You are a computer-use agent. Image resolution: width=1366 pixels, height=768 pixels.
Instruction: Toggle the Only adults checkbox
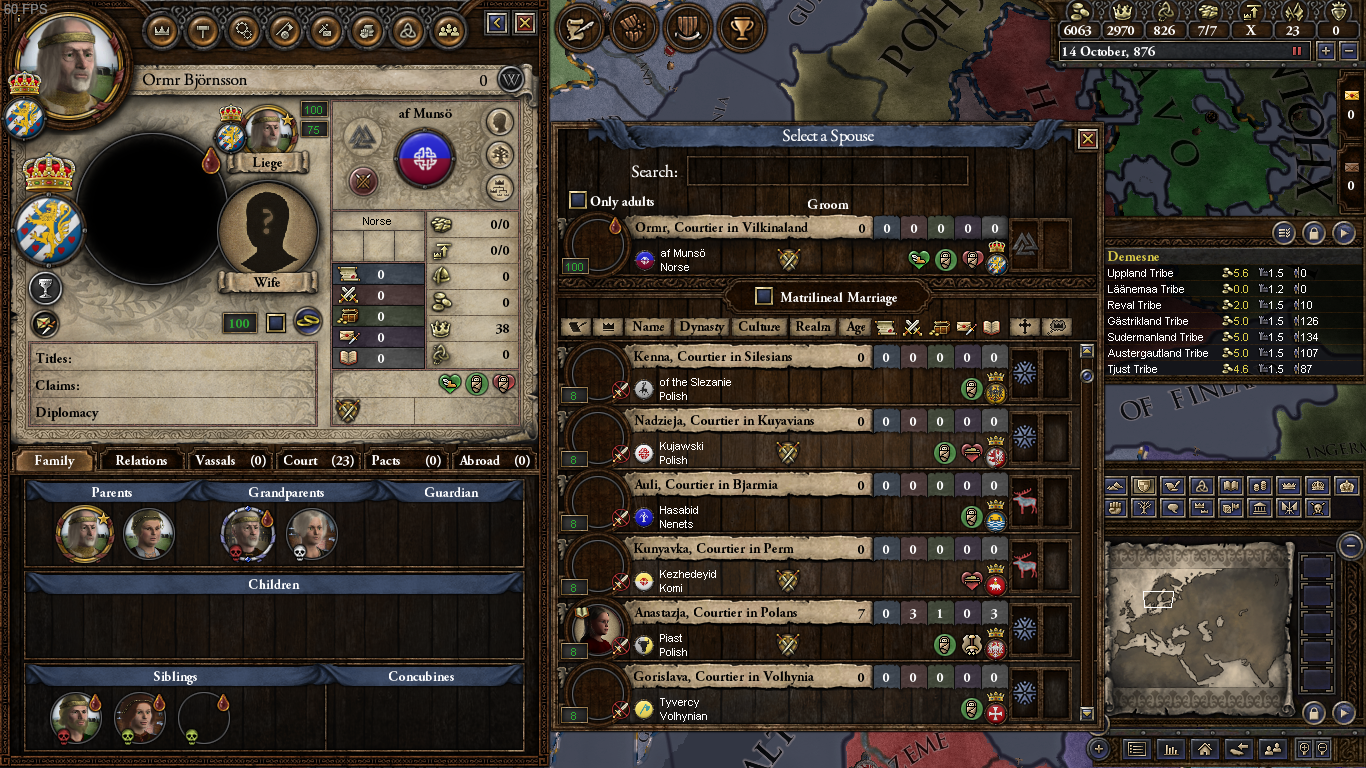pos(578,201)
